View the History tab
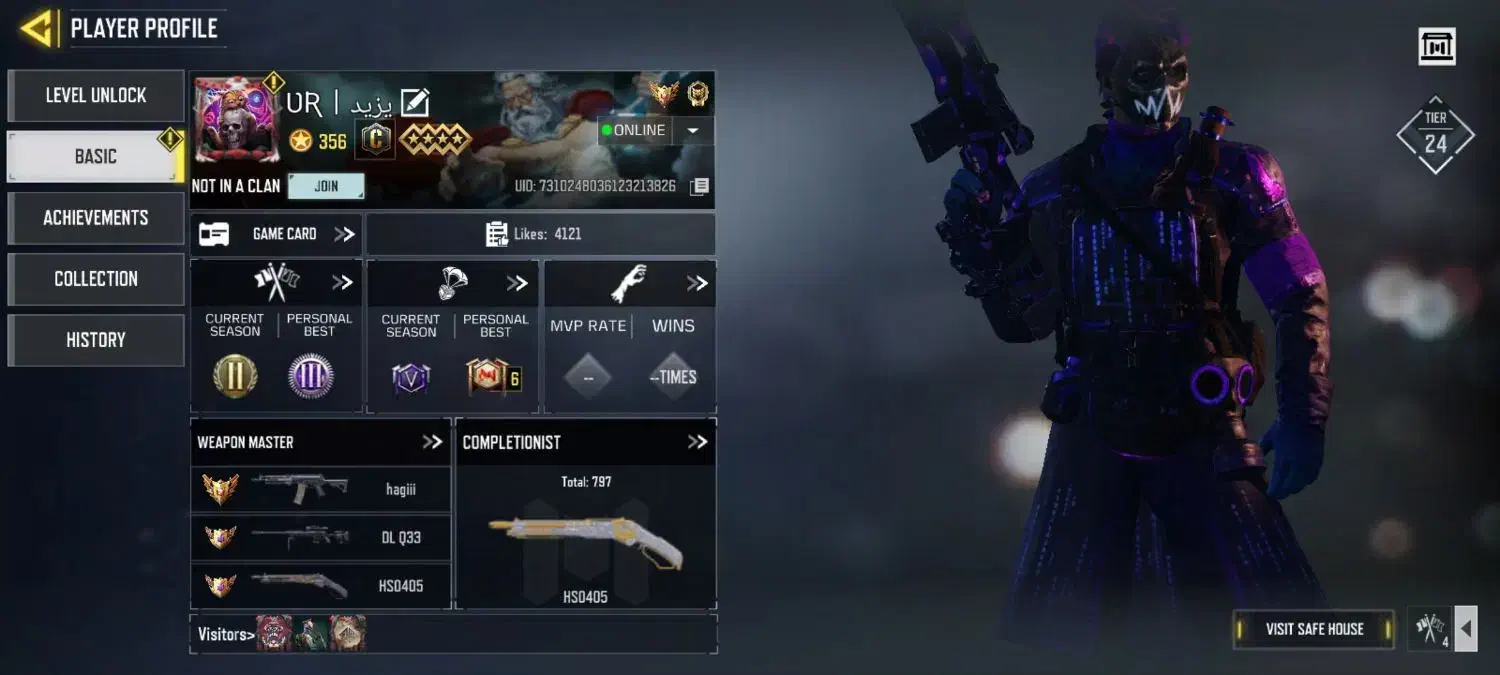Image resolution: width=1500 pixels, height=675 pixels. click(96, 339)
